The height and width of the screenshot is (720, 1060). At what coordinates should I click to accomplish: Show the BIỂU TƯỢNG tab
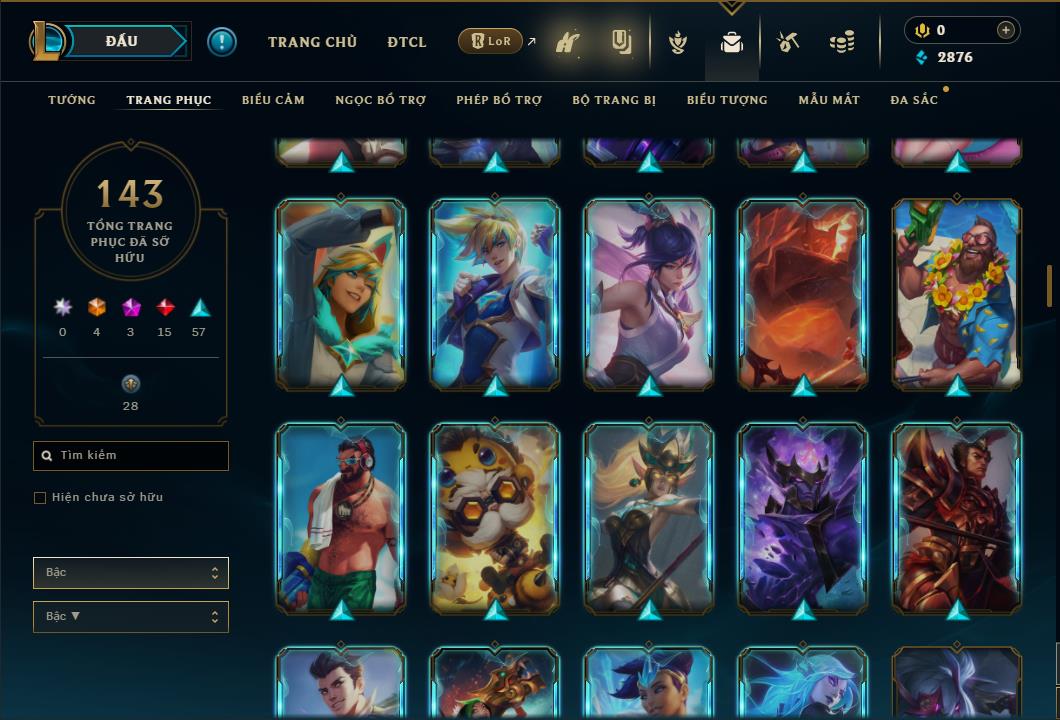pos(727,100)
